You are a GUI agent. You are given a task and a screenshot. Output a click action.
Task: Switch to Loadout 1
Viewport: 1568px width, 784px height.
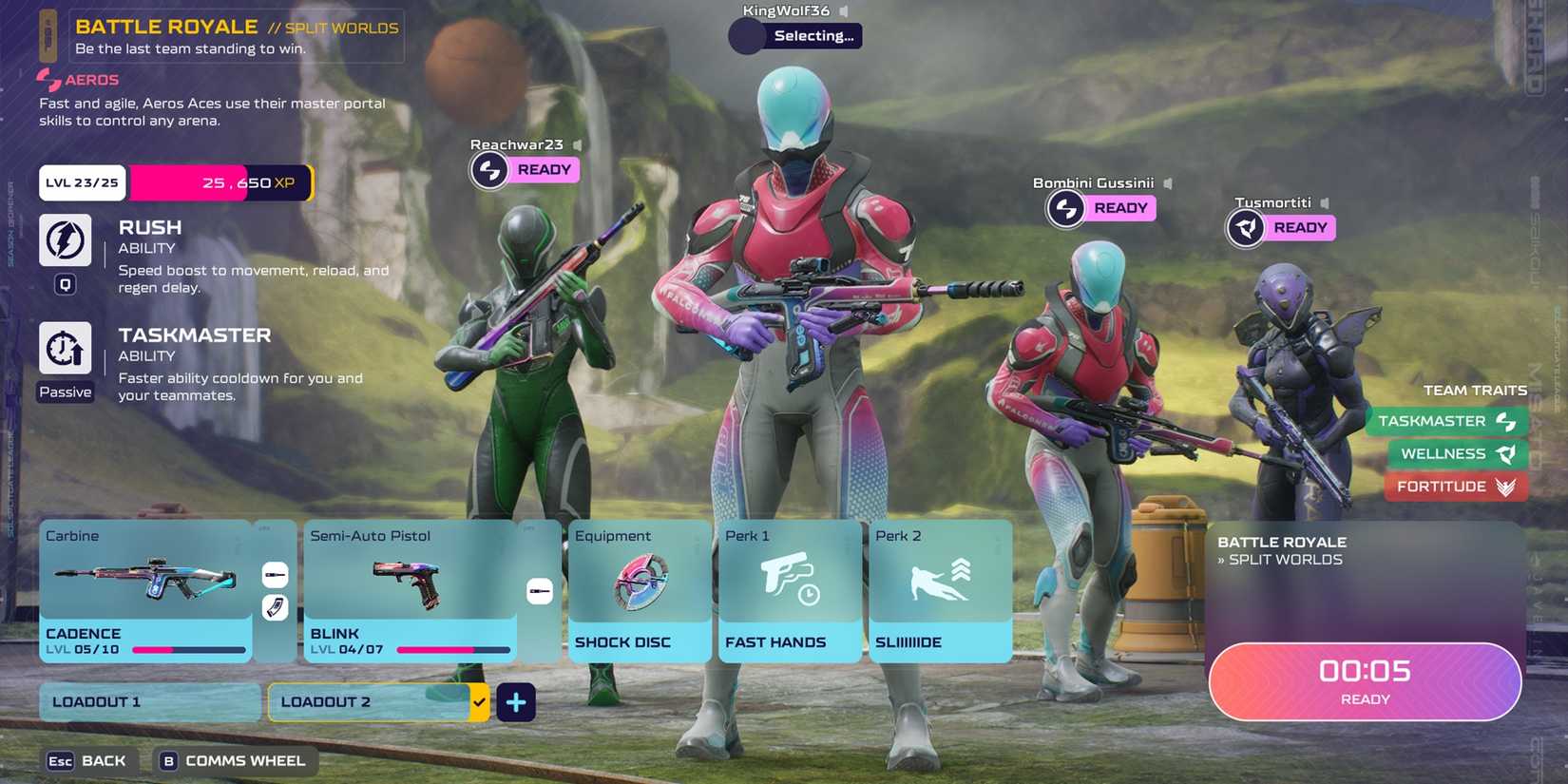pos(148,701)
